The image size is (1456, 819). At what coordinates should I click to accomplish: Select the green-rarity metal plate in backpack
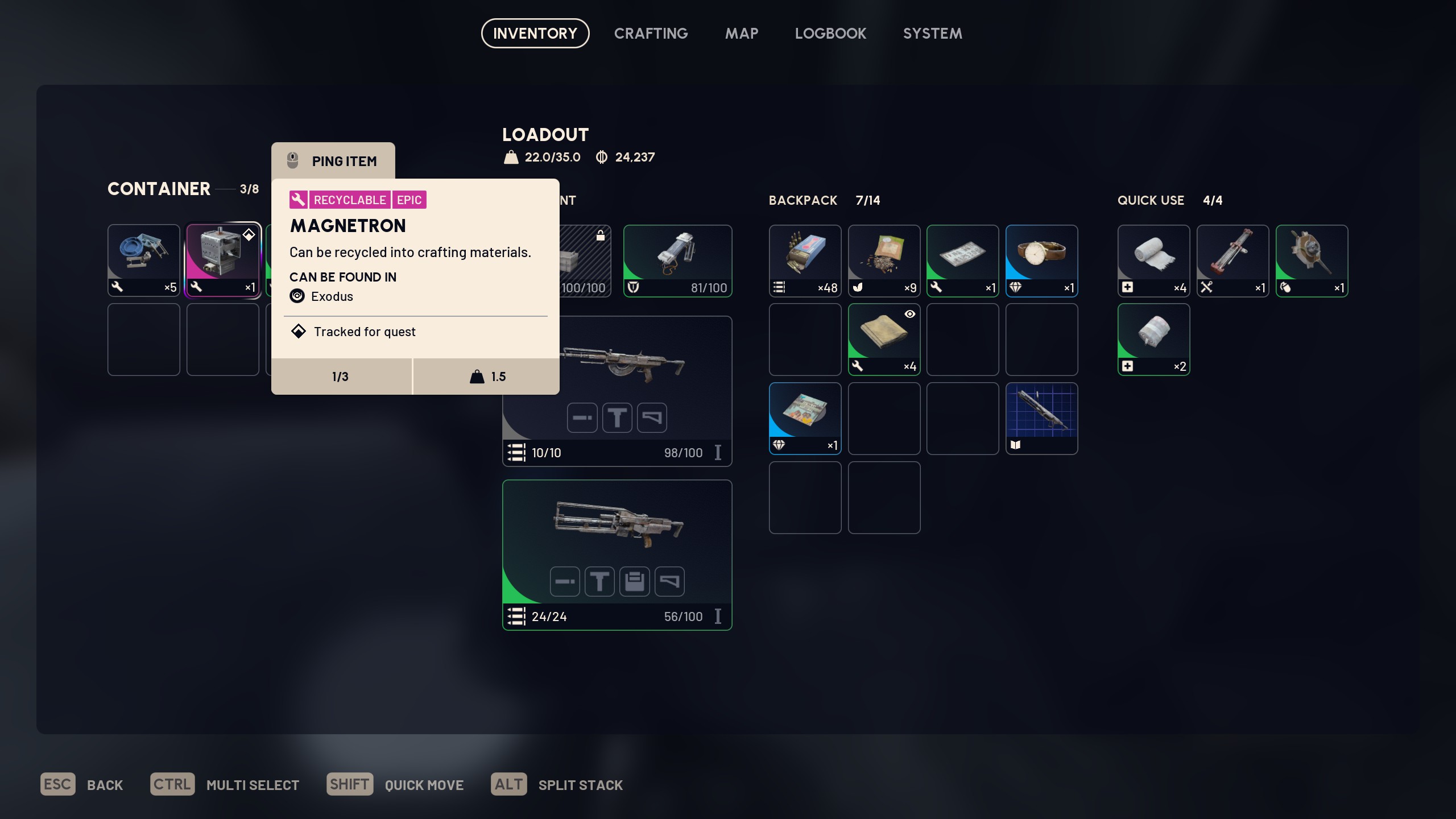coord(962,260)
